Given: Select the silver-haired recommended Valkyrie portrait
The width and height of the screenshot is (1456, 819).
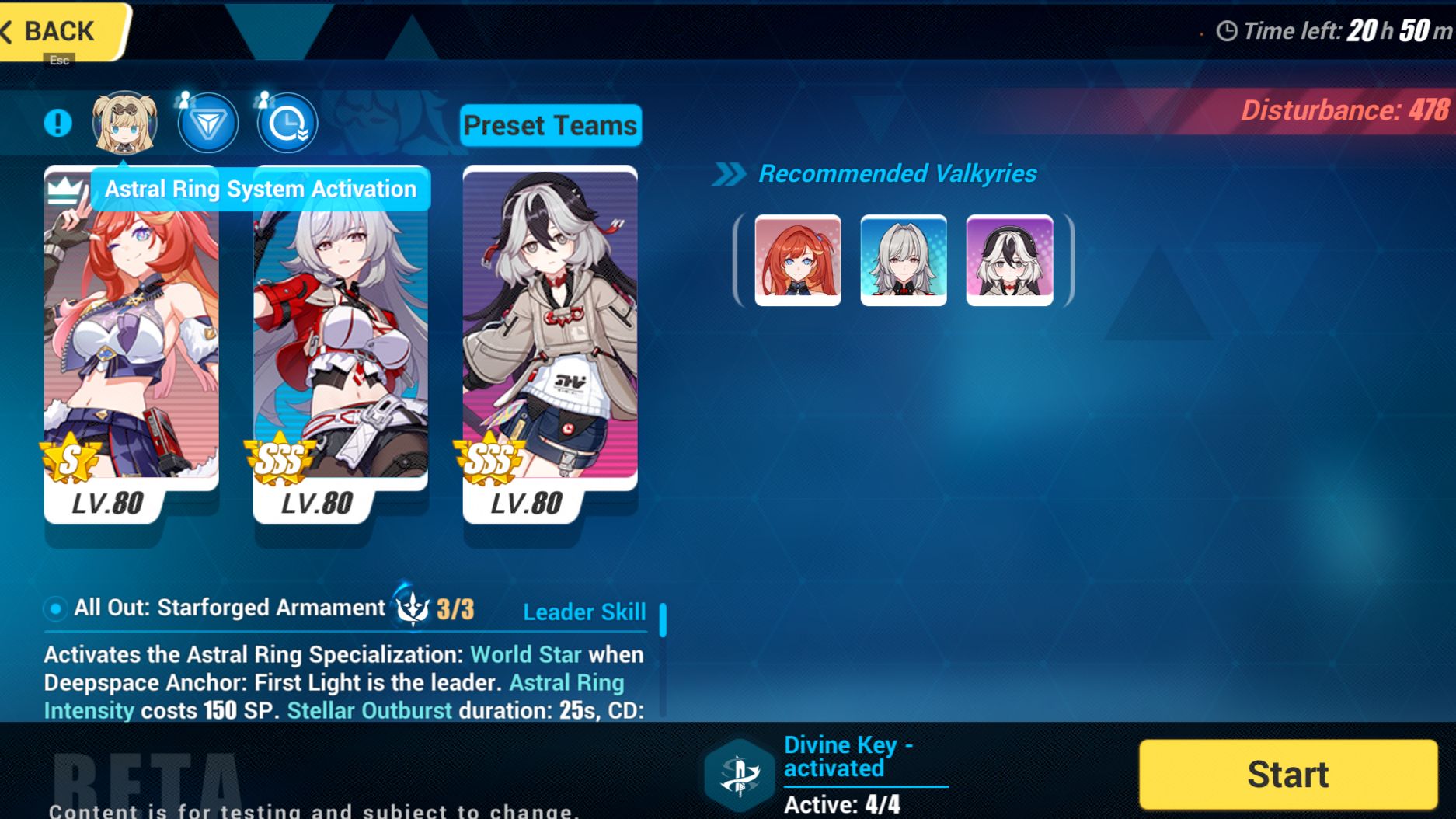Looking at the screenshot, I should pos(903,260).
